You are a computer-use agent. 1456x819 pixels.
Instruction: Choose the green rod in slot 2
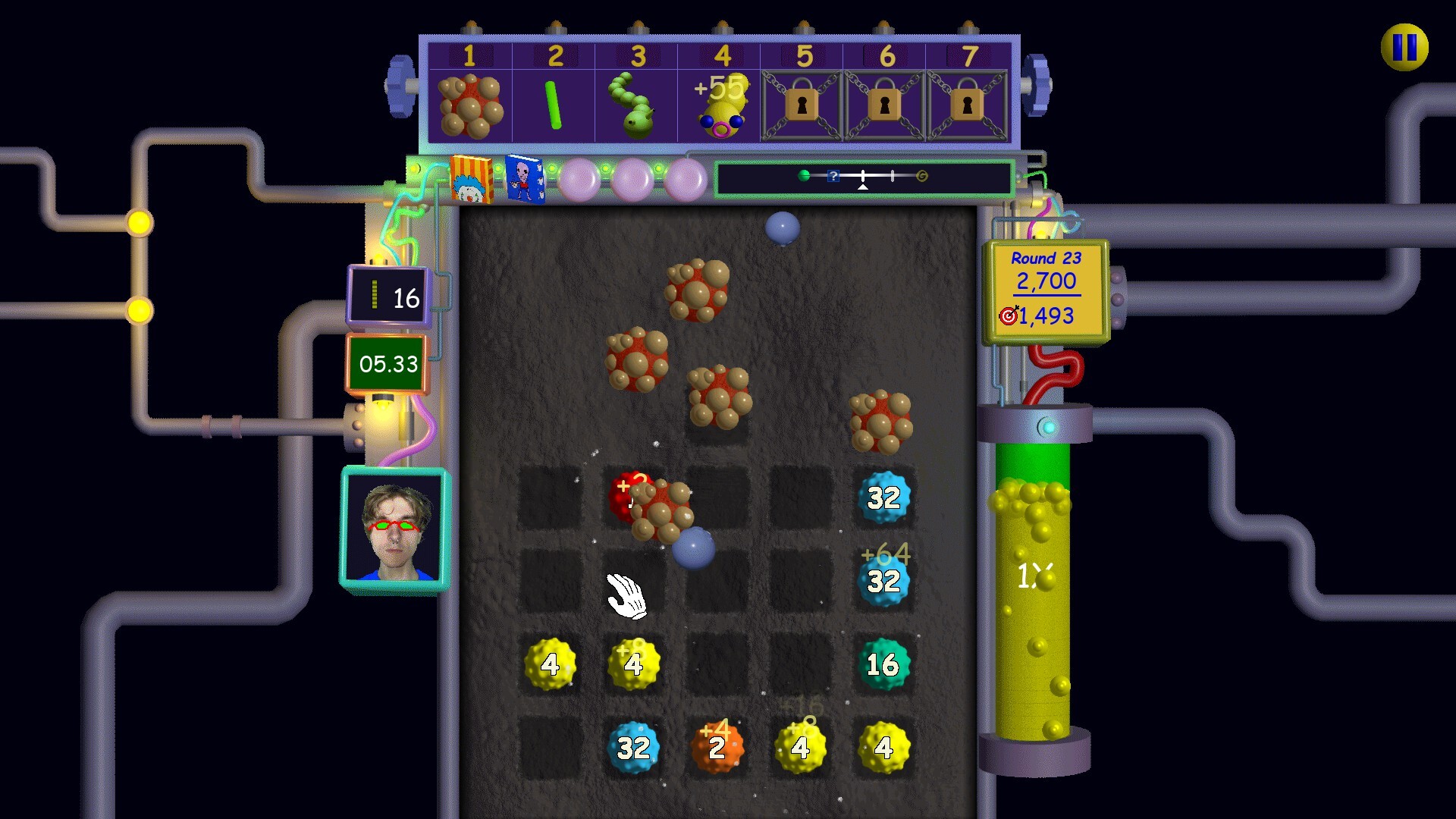pyautogui.click(x=554, y=106)
